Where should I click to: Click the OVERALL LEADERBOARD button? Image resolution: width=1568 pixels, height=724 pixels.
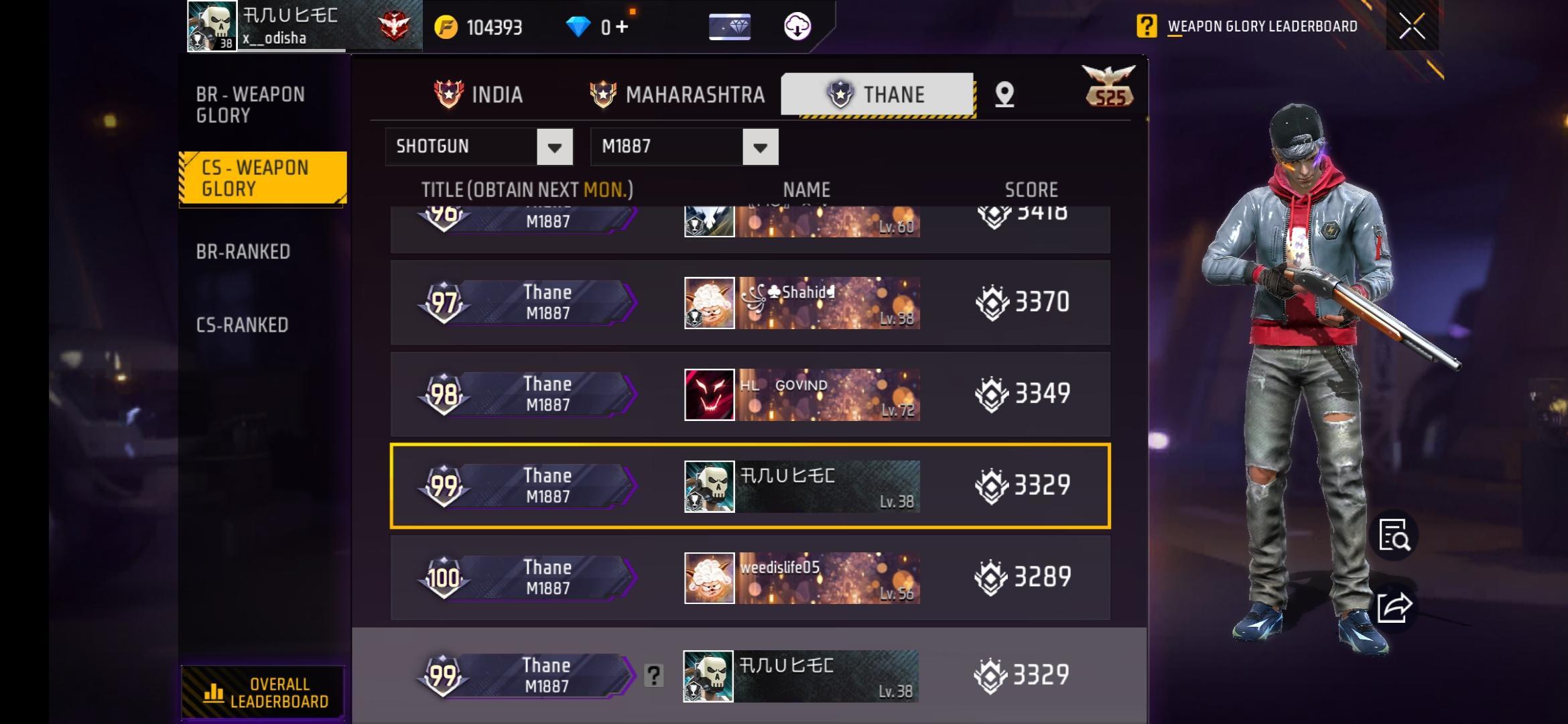pyautogui.click(x=263, y=692)
